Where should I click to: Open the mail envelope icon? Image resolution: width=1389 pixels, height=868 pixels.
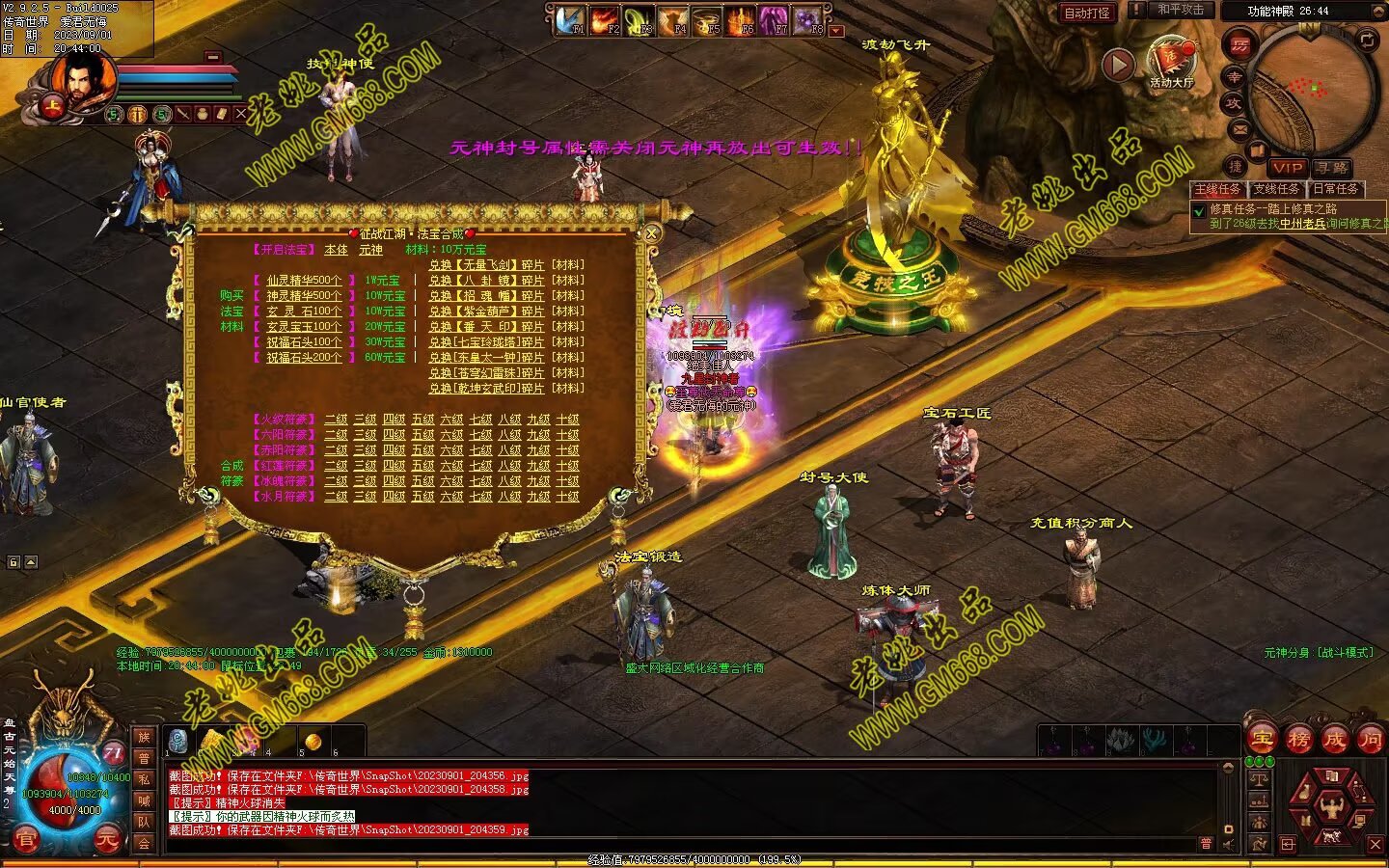point(1240,128)
